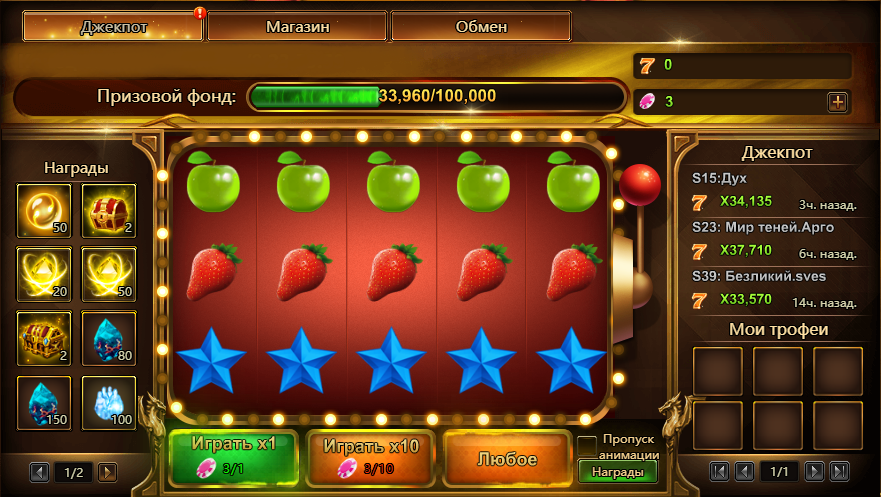Jump to first trophies page

[x=718, y=471]
